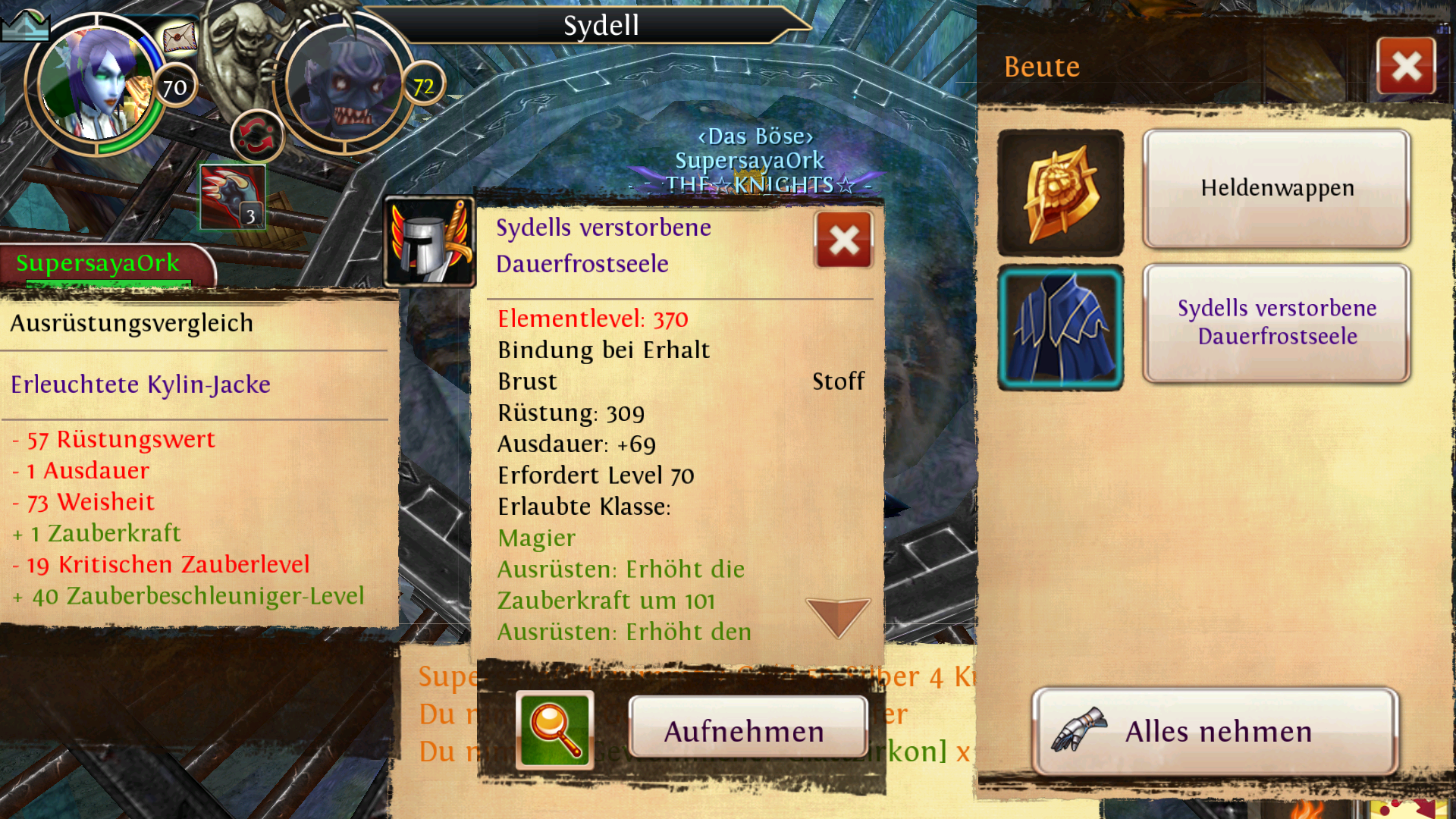Choose Sydells verstorbene Dauerfrostseele loot entry
The image size is (1456, 819).
1276,323
